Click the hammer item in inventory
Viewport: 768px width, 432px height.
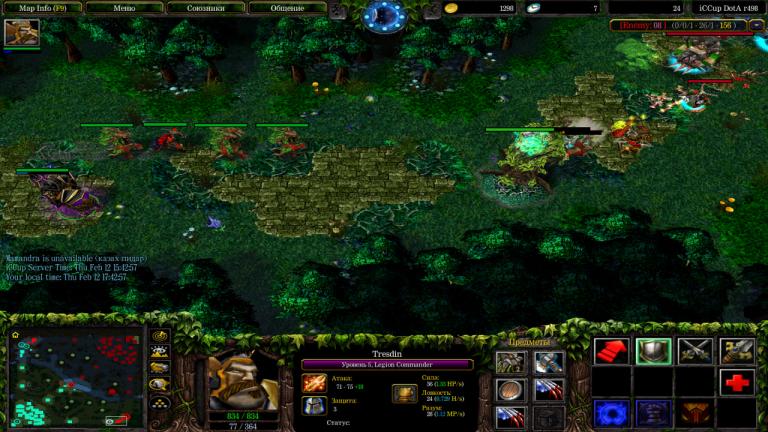(x=548, y=362)
